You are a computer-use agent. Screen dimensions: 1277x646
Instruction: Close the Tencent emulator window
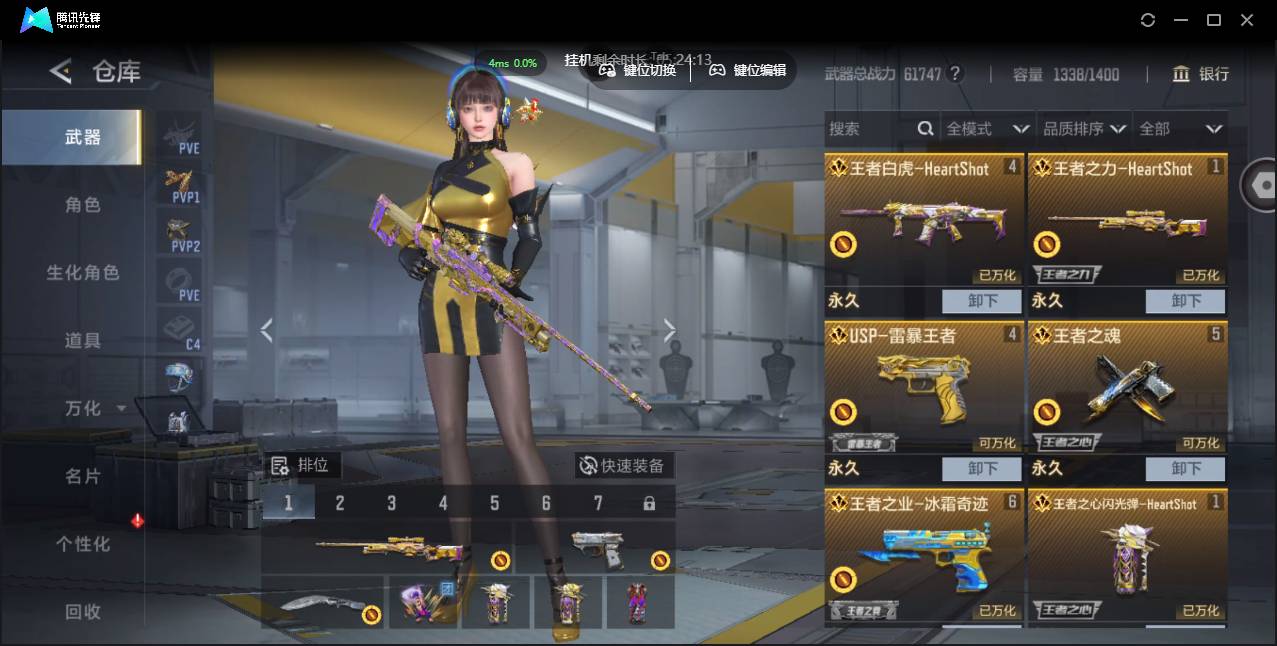pos(1247,20)
